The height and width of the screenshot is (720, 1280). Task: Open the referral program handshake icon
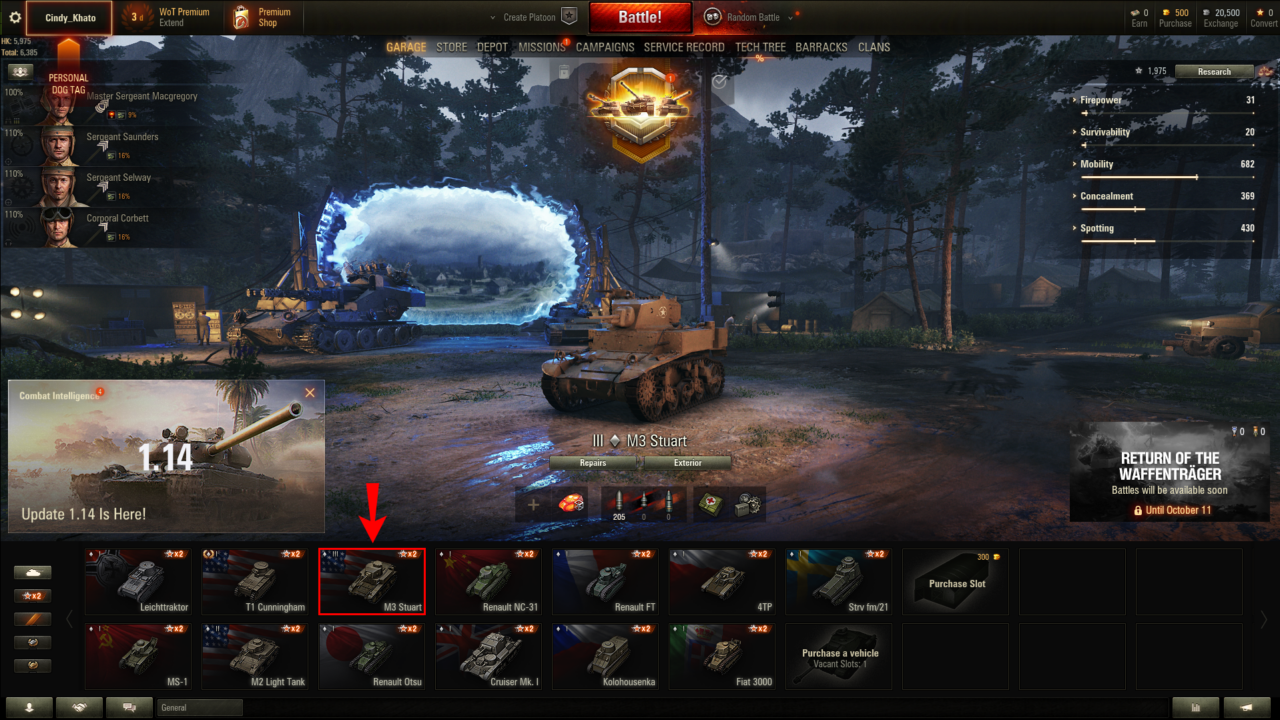79,707
